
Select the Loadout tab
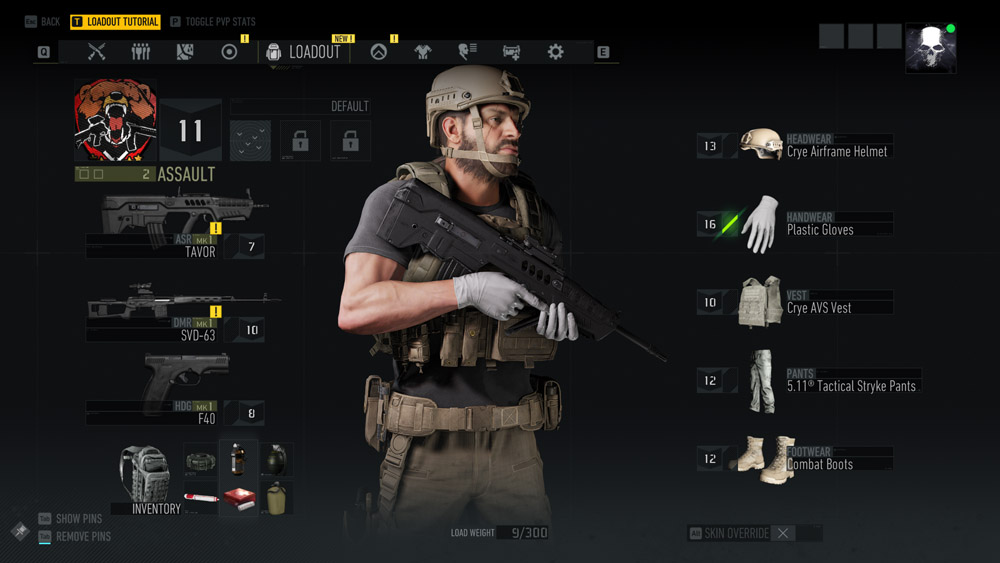[x=304, y=52]
